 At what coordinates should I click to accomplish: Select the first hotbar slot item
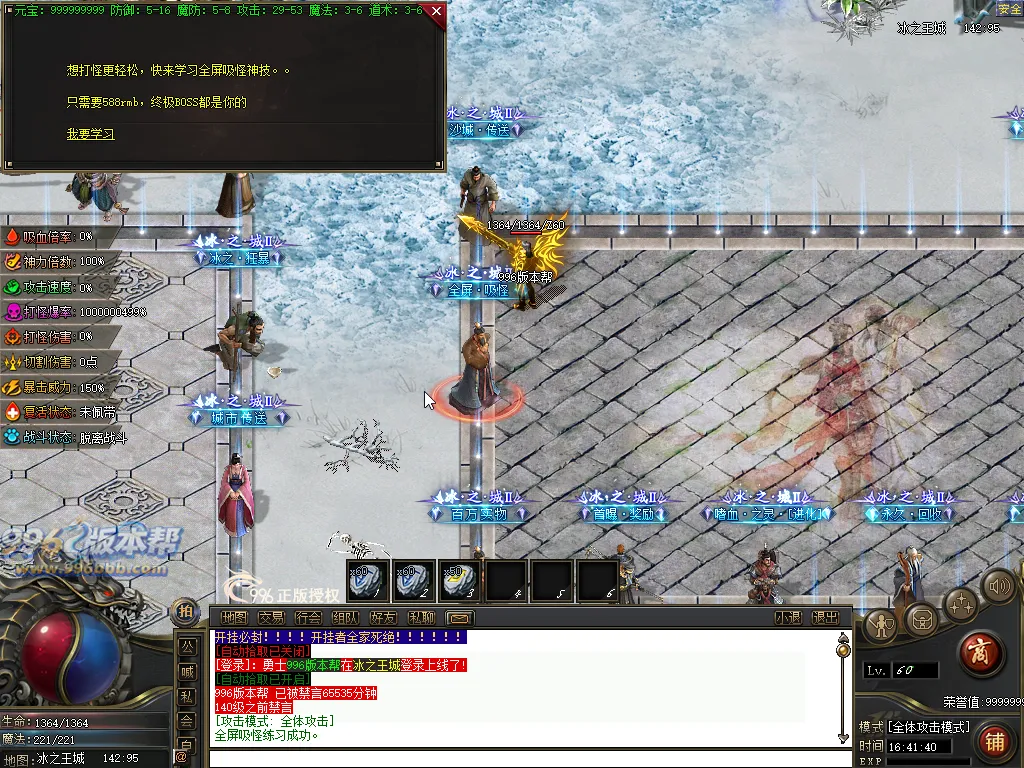pos(364,581)
